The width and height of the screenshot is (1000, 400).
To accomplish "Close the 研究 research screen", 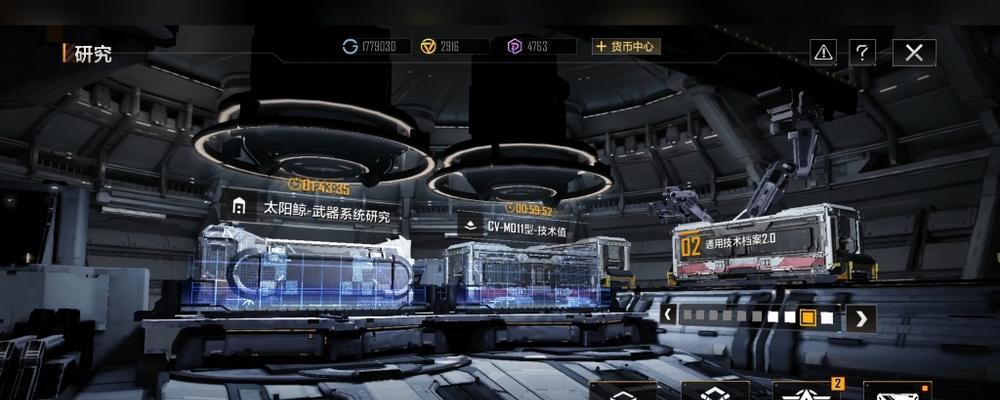I will [914, 53].
